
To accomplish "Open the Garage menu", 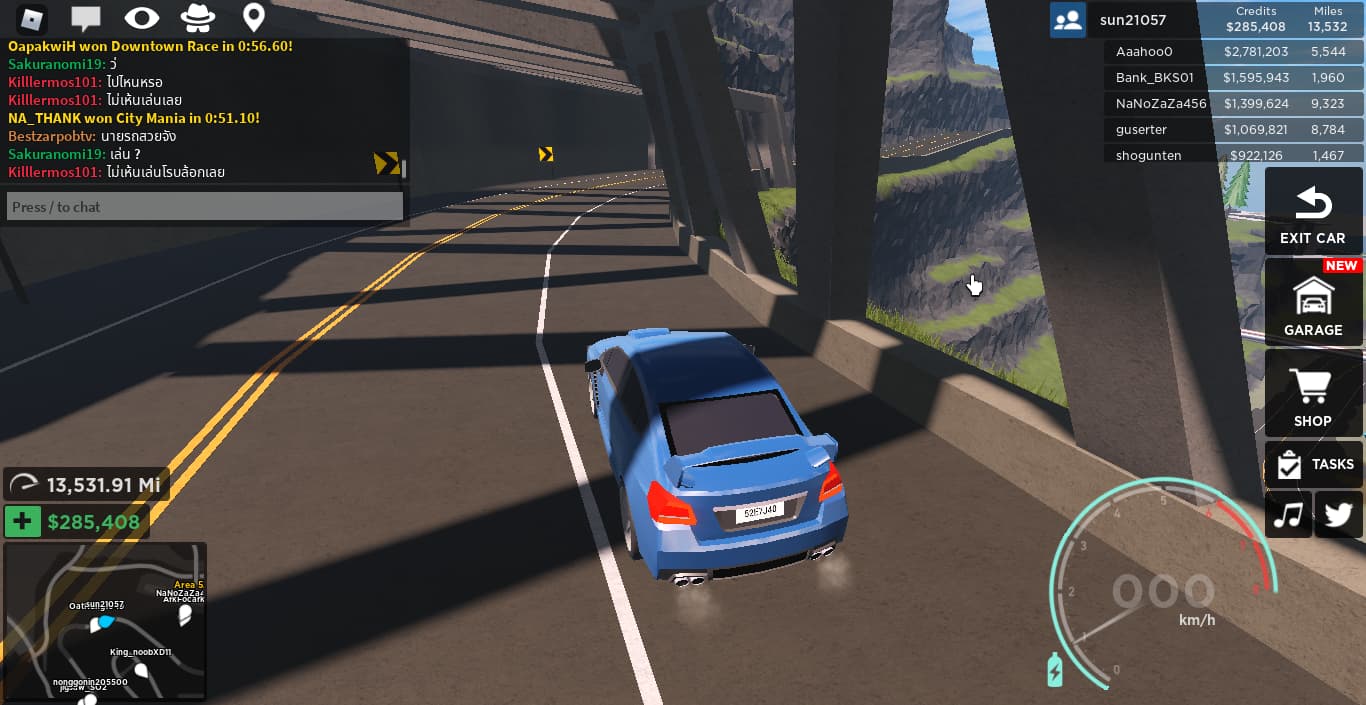I will point(1312,304).
